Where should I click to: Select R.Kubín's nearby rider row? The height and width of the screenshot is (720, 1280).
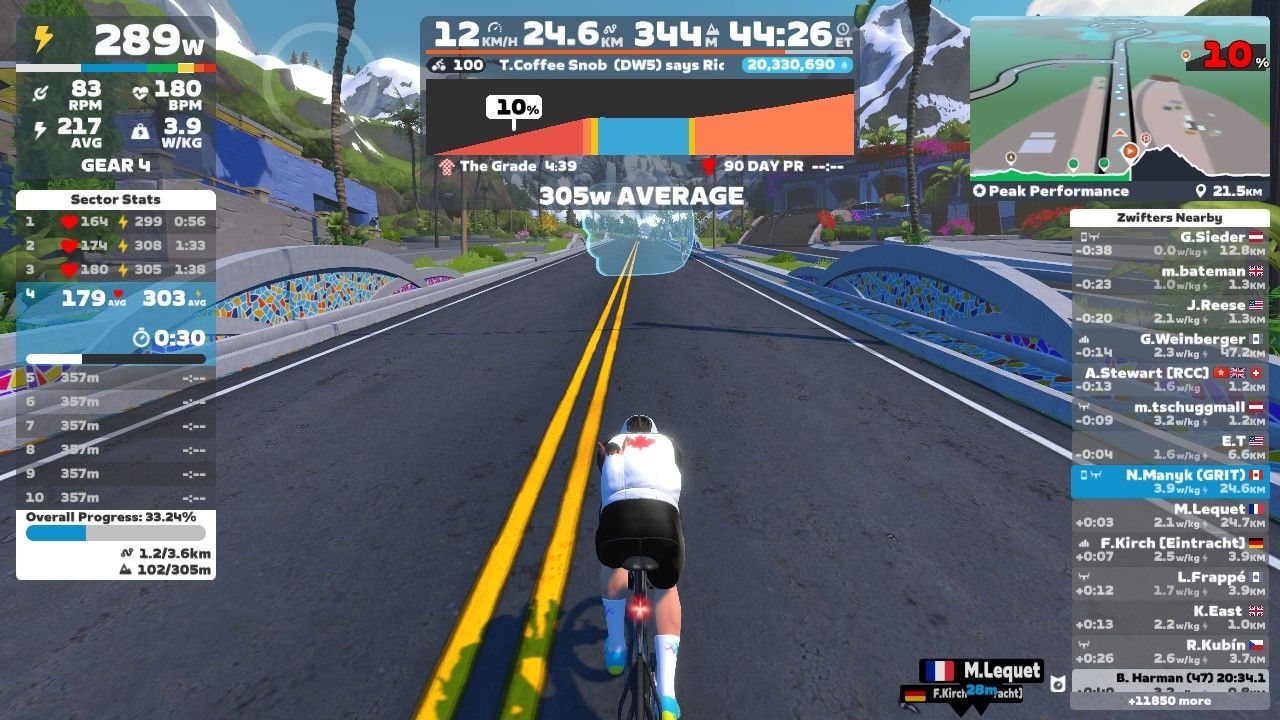click(x=1169, y=651)
